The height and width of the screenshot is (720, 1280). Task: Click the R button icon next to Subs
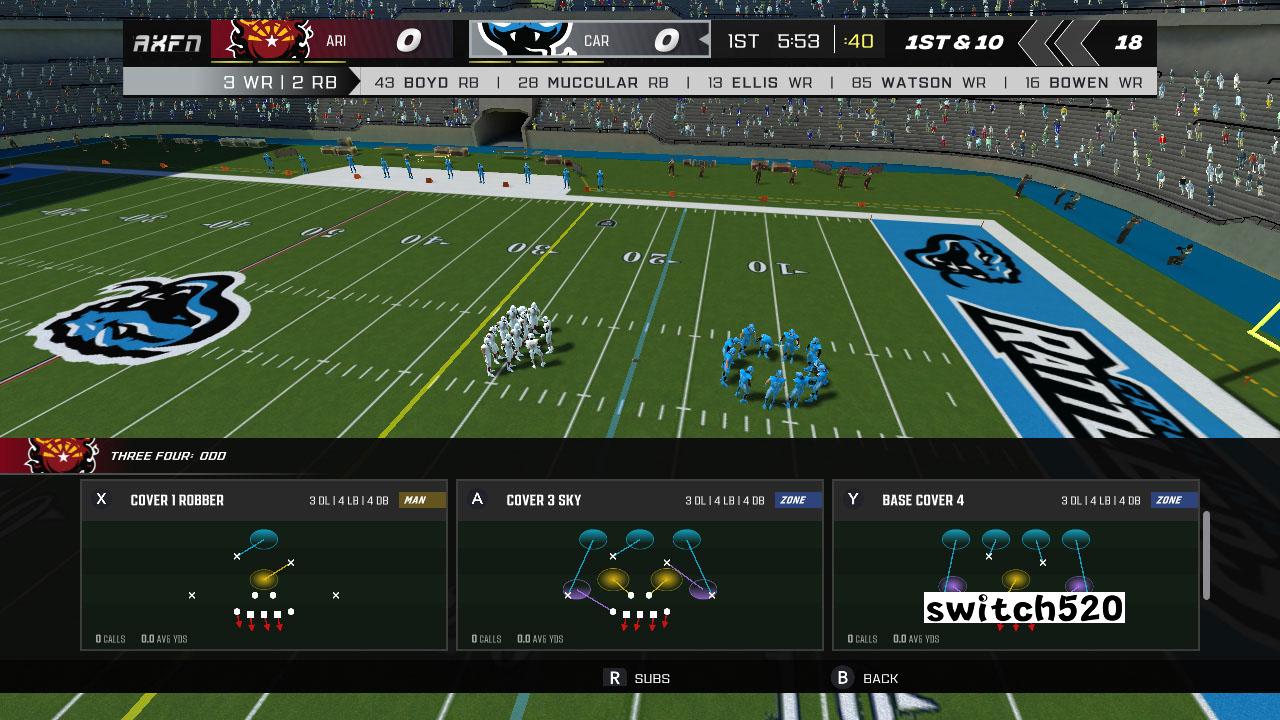[x=616, y=678]
